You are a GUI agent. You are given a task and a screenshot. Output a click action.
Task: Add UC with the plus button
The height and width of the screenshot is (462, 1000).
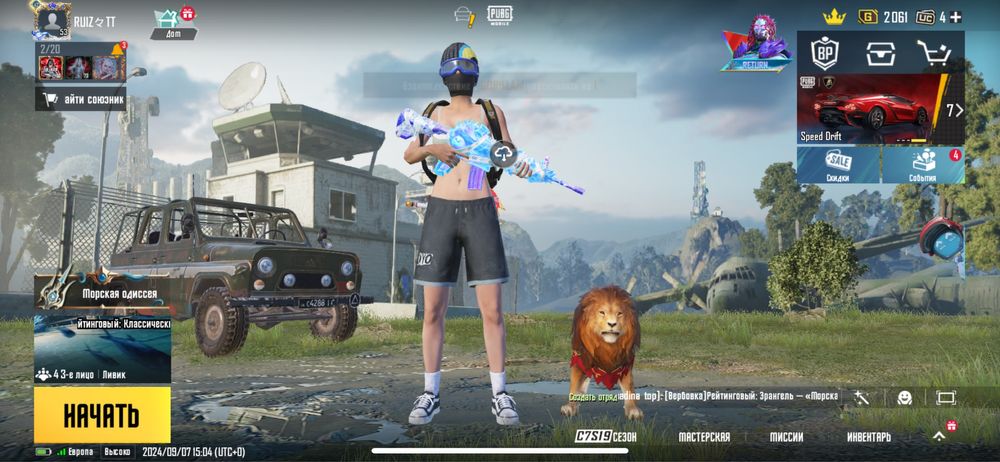[x=955, y=17]
